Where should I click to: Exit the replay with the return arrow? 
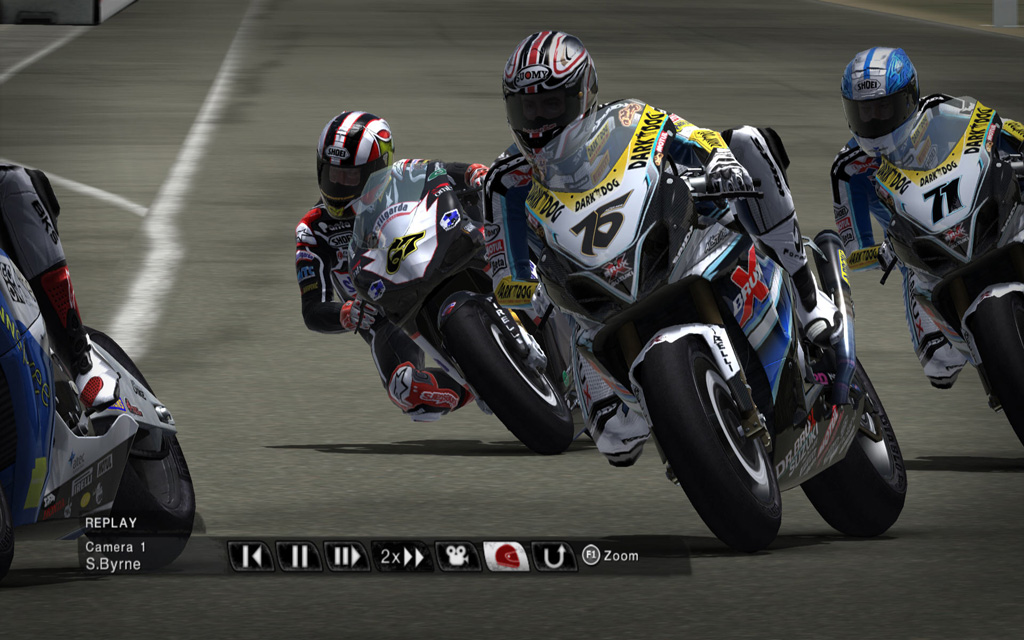point(554,556)
